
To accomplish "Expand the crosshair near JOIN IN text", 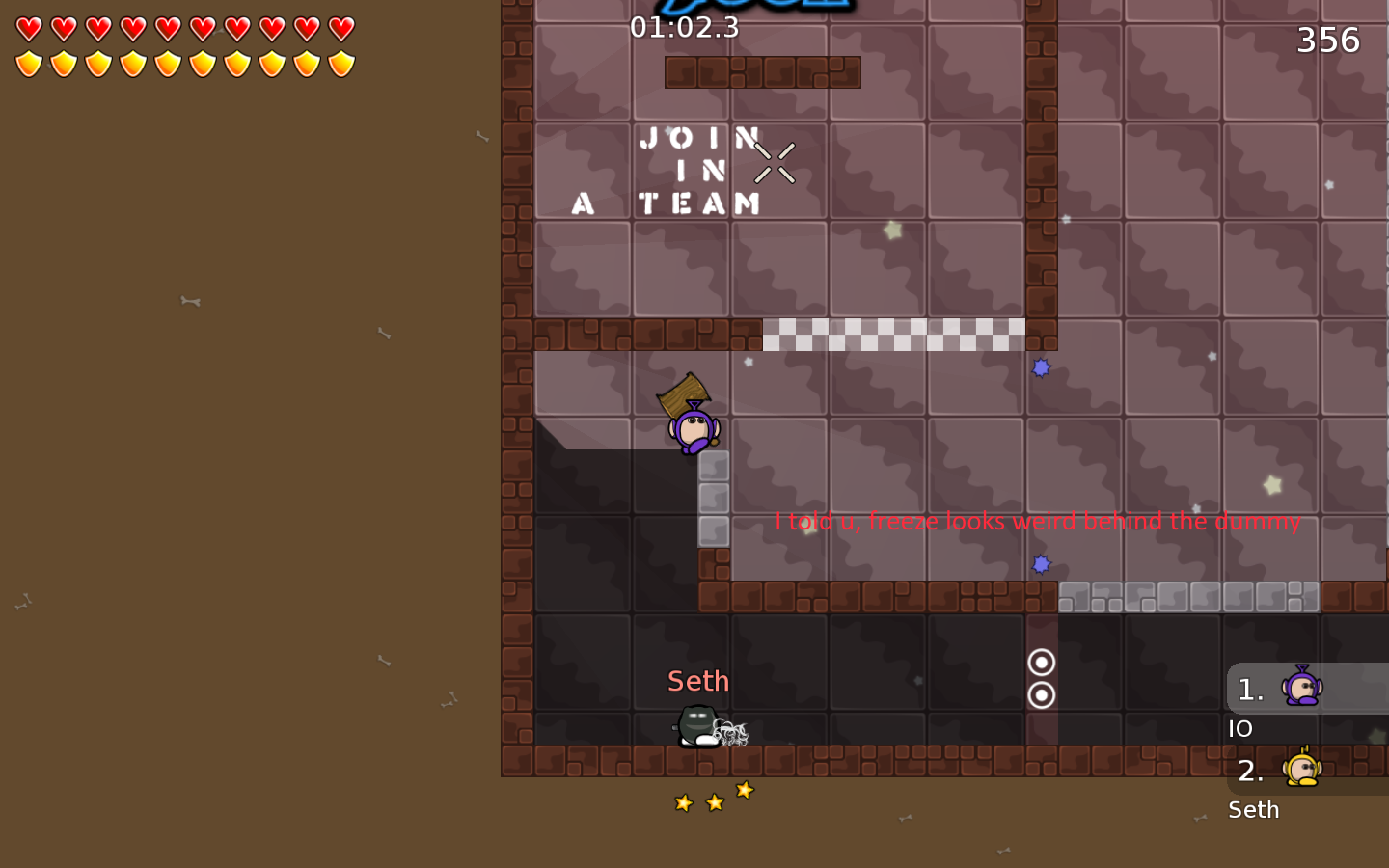I will (773, 162).
